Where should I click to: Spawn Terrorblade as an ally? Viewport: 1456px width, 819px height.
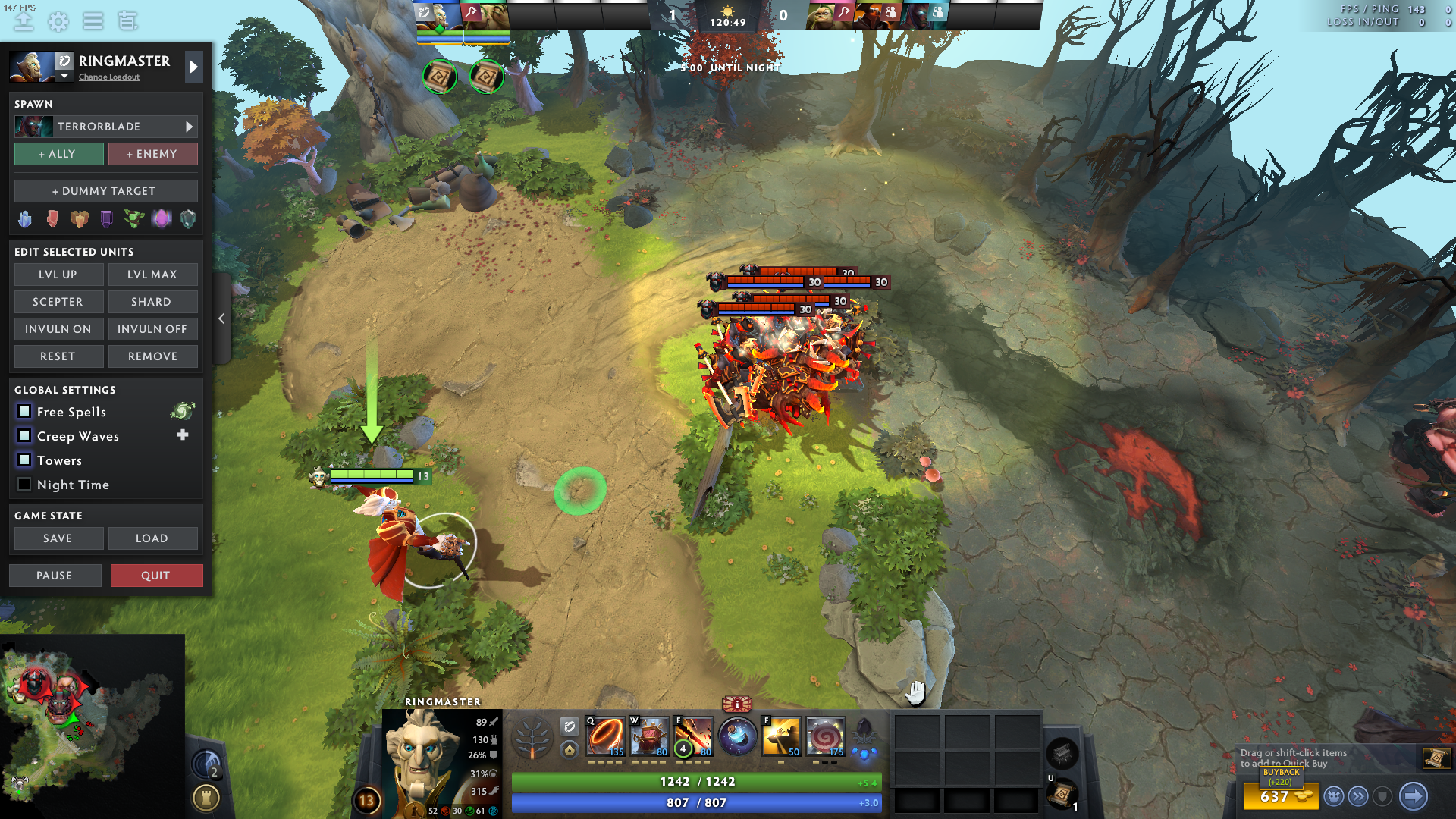coord(58,154)
